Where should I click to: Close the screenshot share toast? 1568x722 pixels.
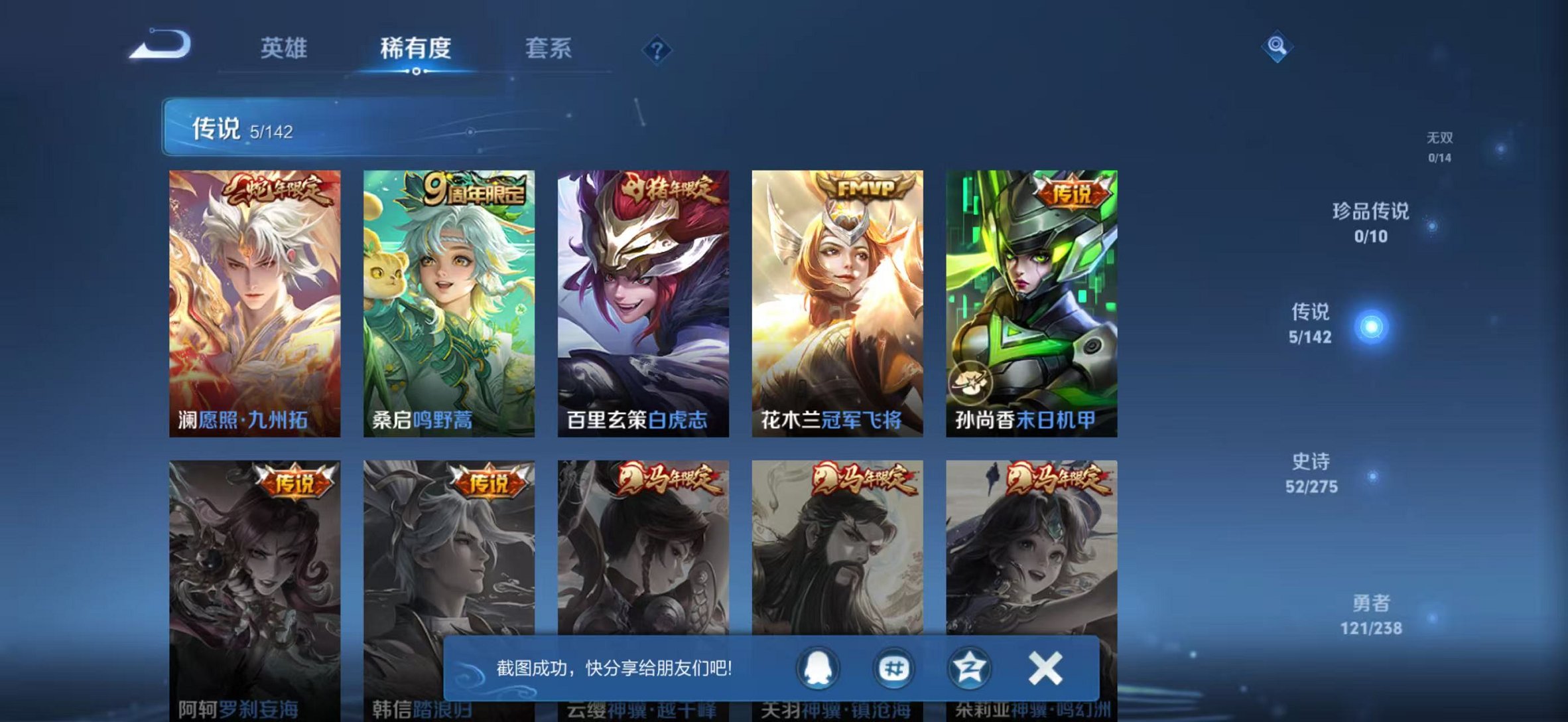1046,669
